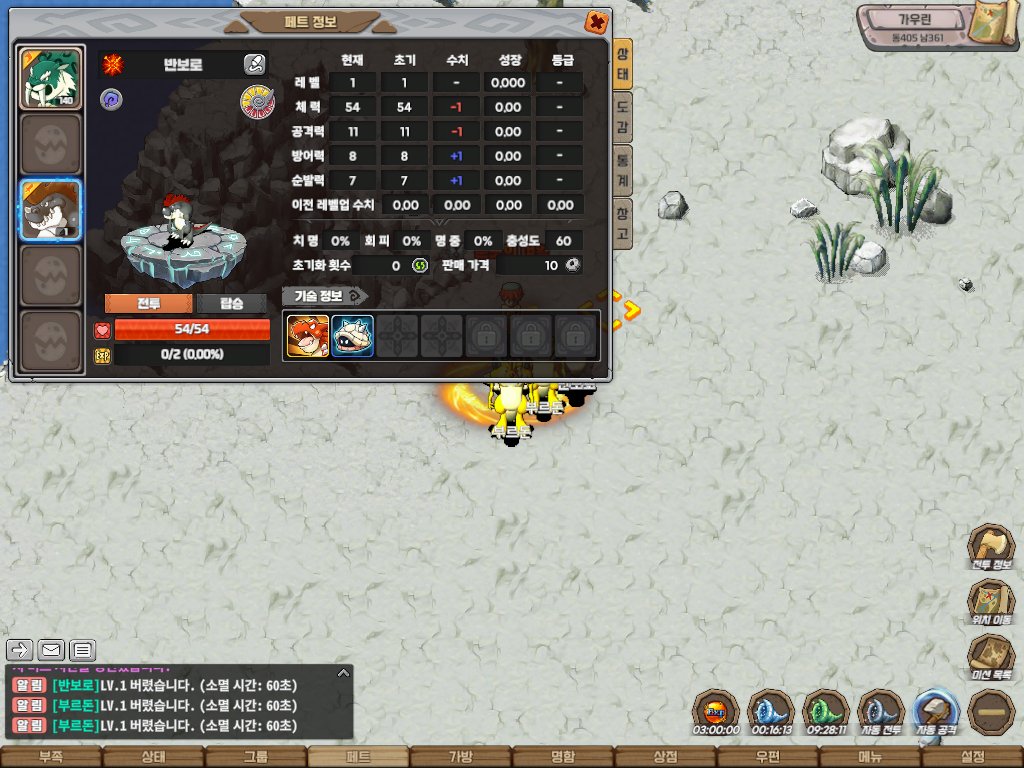The width and height of the screenshot is (1024, 768).
Task: Select the 전투 battle button for pet
Action: coord(149,304)
